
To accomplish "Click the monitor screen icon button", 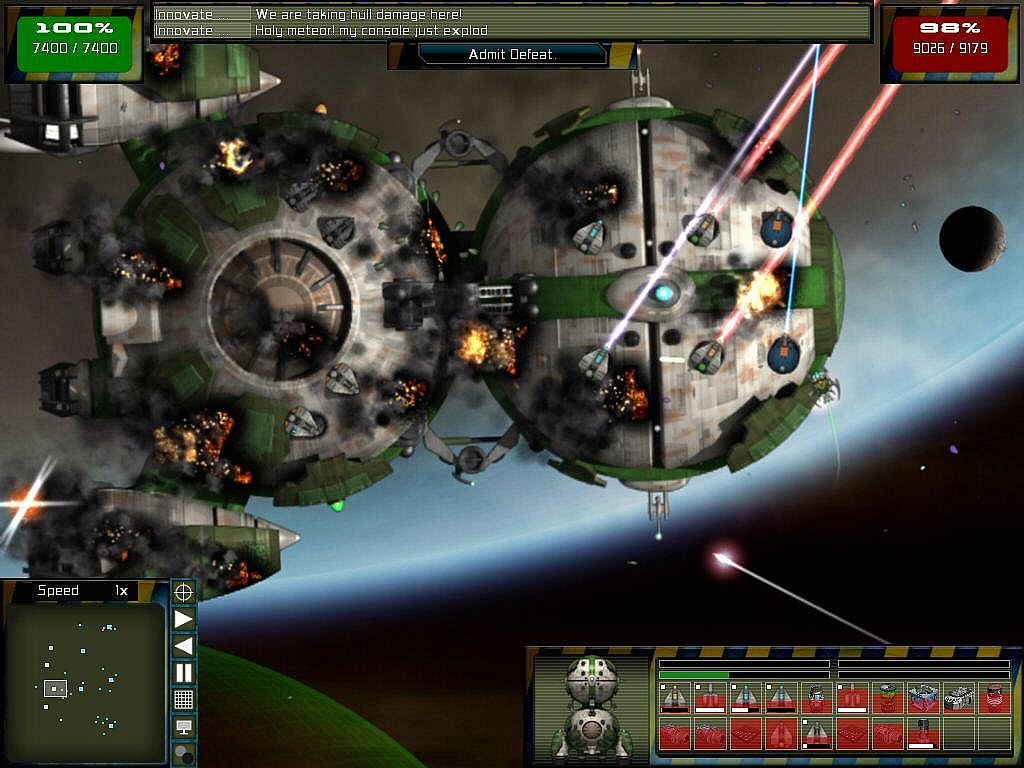I will click(x=184, y=727).
